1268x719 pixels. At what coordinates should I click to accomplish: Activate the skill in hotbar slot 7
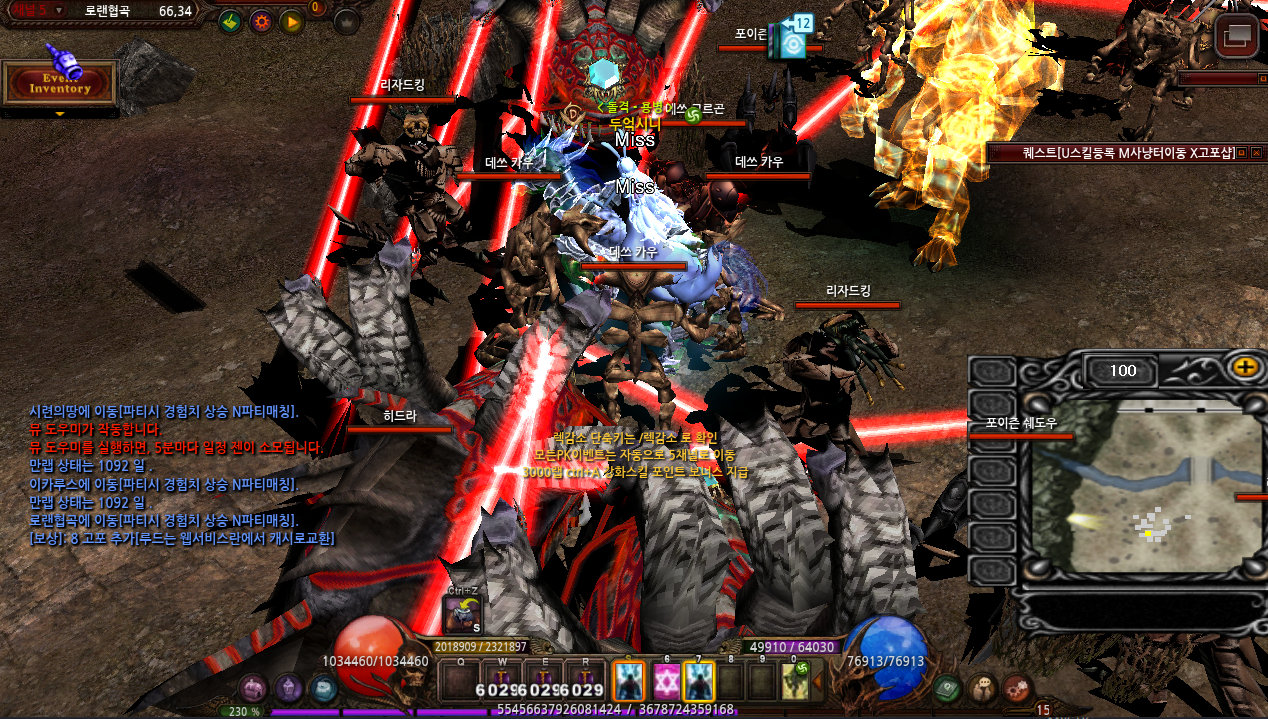coord(698,682)
